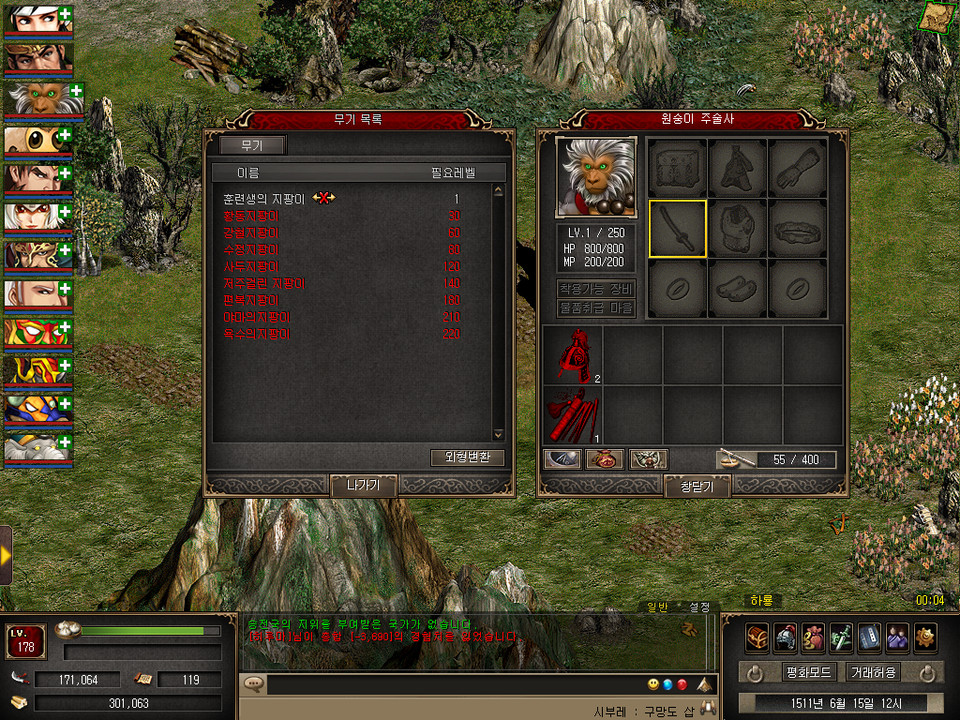This screenshot has height=720, width=960.
Task: Select the monkey portrait in party list
Action: point(38,98)
